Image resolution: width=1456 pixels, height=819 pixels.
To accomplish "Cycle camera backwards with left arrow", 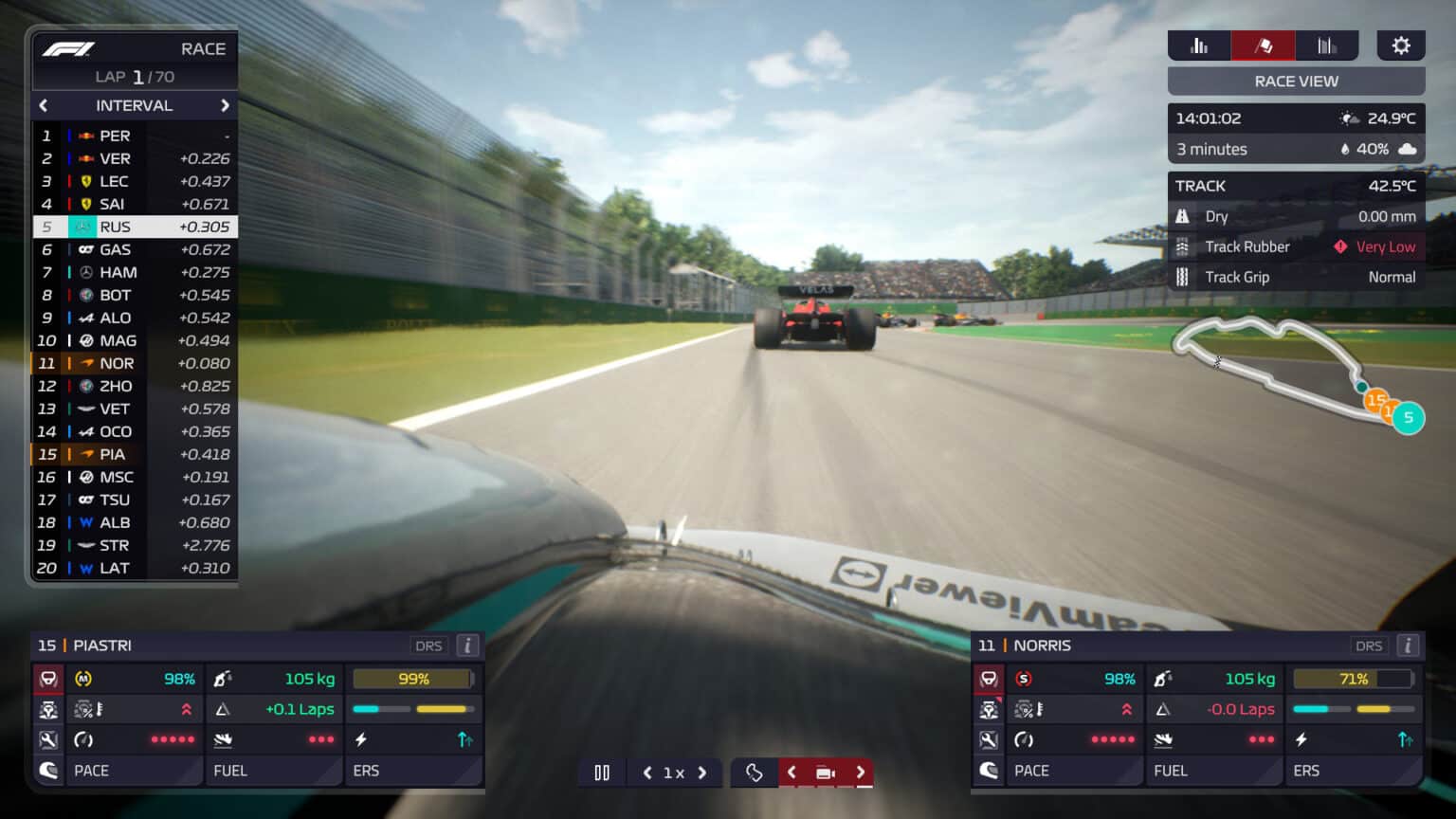I will point(792,773).
